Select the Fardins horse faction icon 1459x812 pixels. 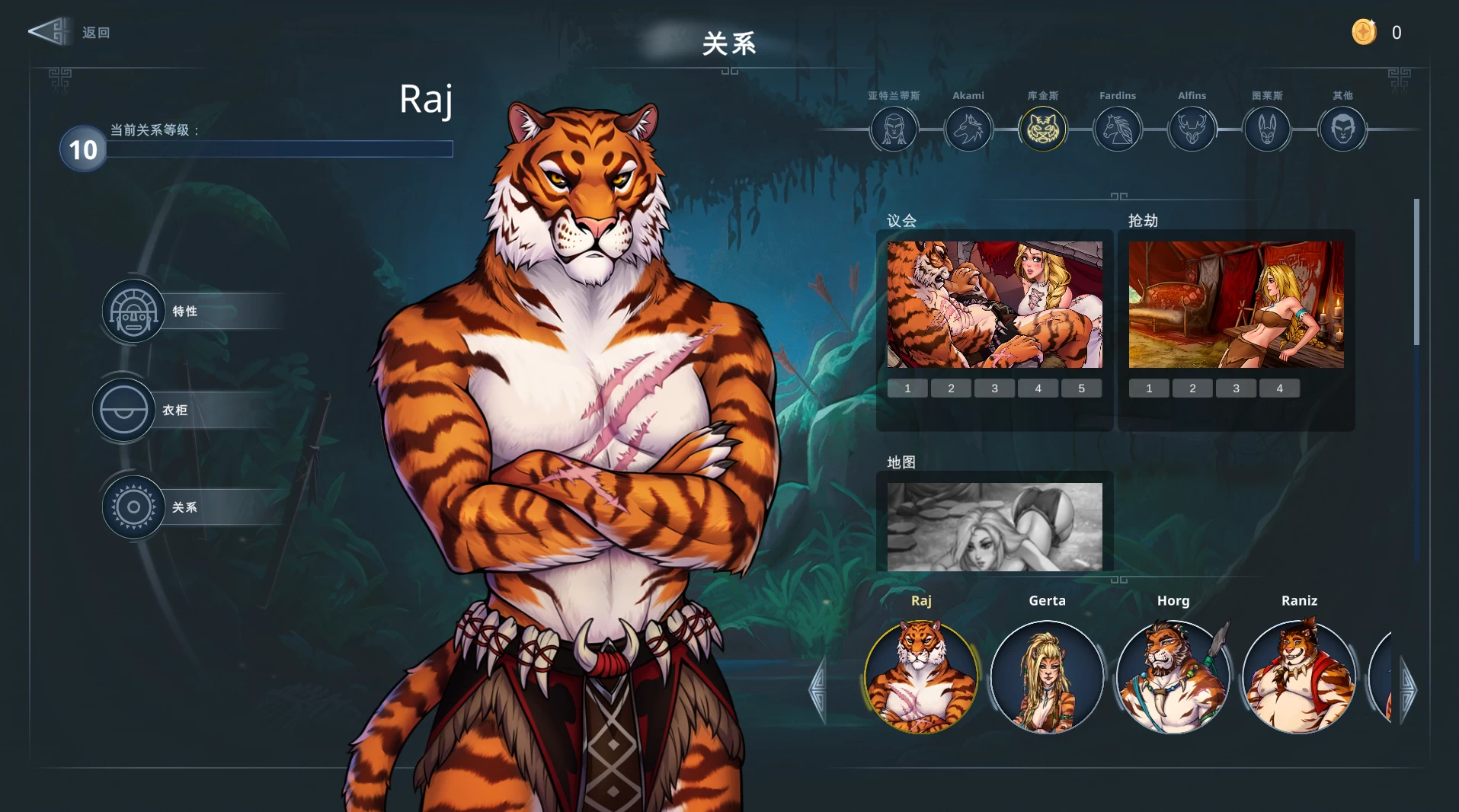point(1117,129)
